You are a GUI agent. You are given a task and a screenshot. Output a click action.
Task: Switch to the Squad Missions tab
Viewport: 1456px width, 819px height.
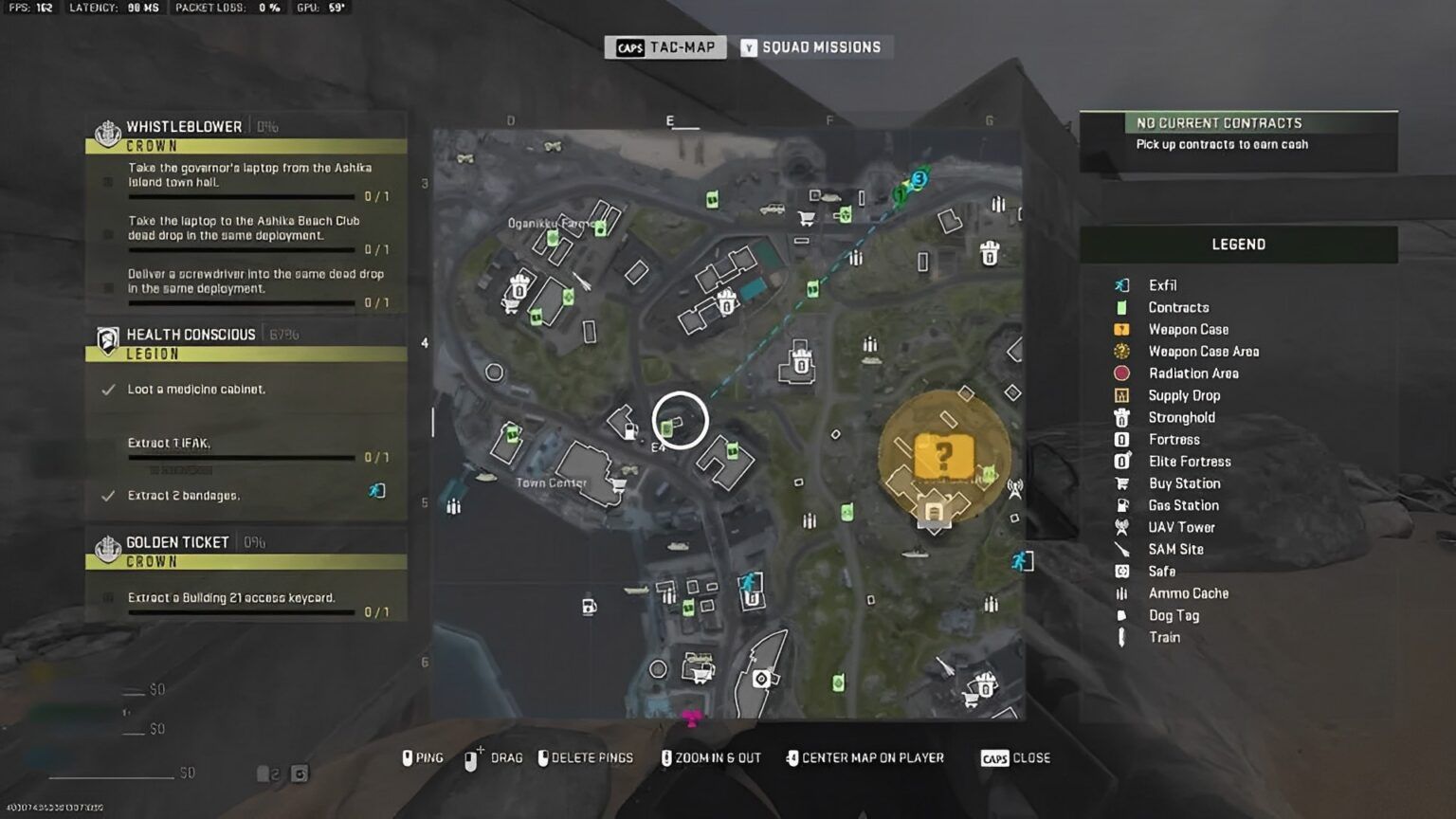[x=813, y=46]
